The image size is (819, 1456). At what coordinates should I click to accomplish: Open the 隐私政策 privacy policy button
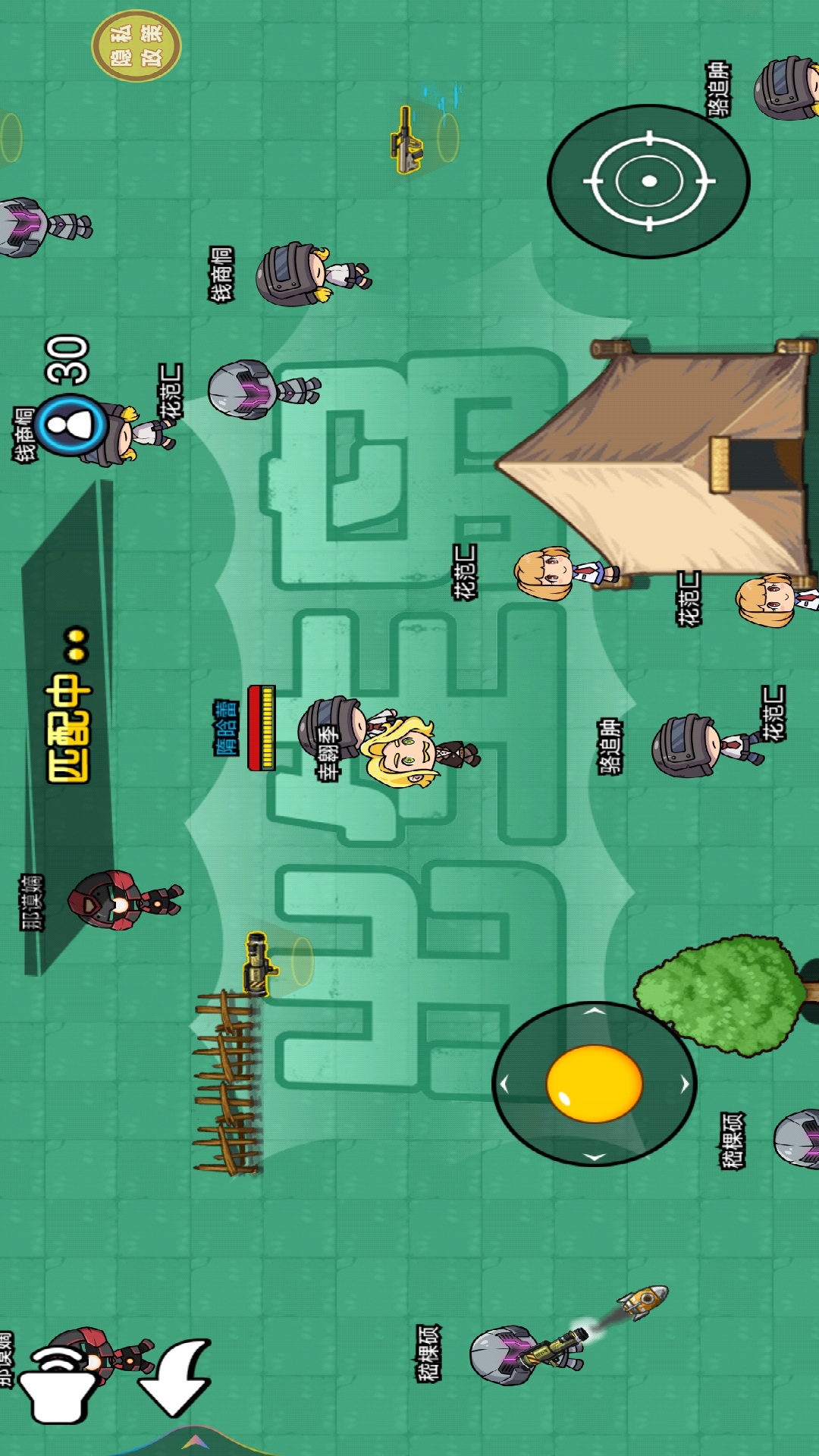click(136, 45)
